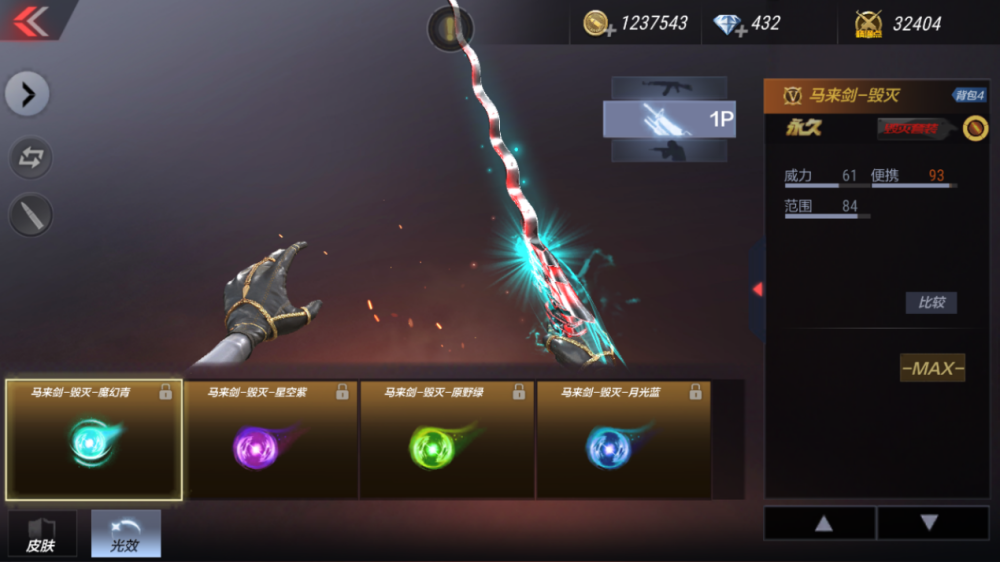The image size is (1000, 562).
Task: Go to next weapon with down arrow
Action: (930, 523)
